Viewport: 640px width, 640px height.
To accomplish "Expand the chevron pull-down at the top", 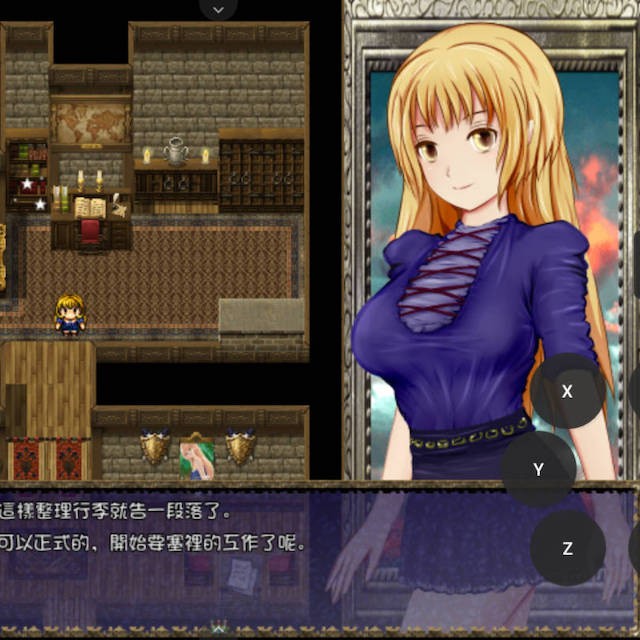I will [219, 9].
